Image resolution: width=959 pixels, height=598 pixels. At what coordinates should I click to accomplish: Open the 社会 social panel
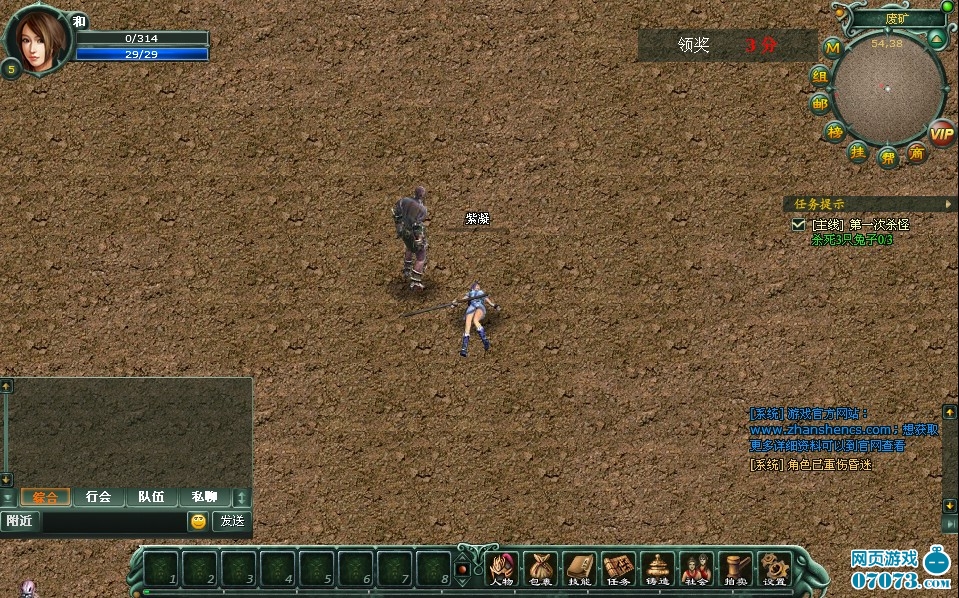pos(696,568)
